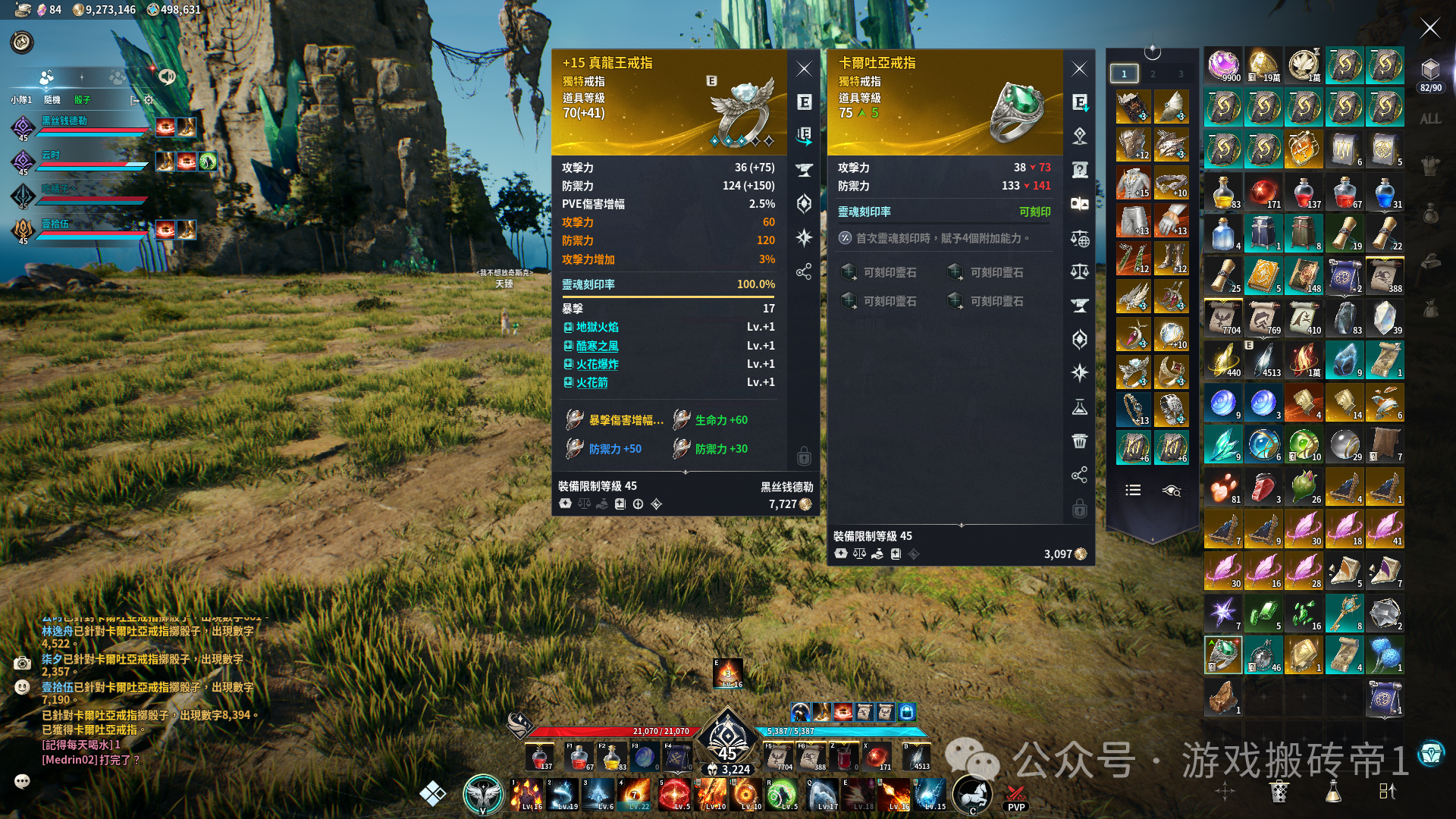
Task: Toggle the lock icon on 卡爾吐亞戒指 panel
Action: (1080, 509)
